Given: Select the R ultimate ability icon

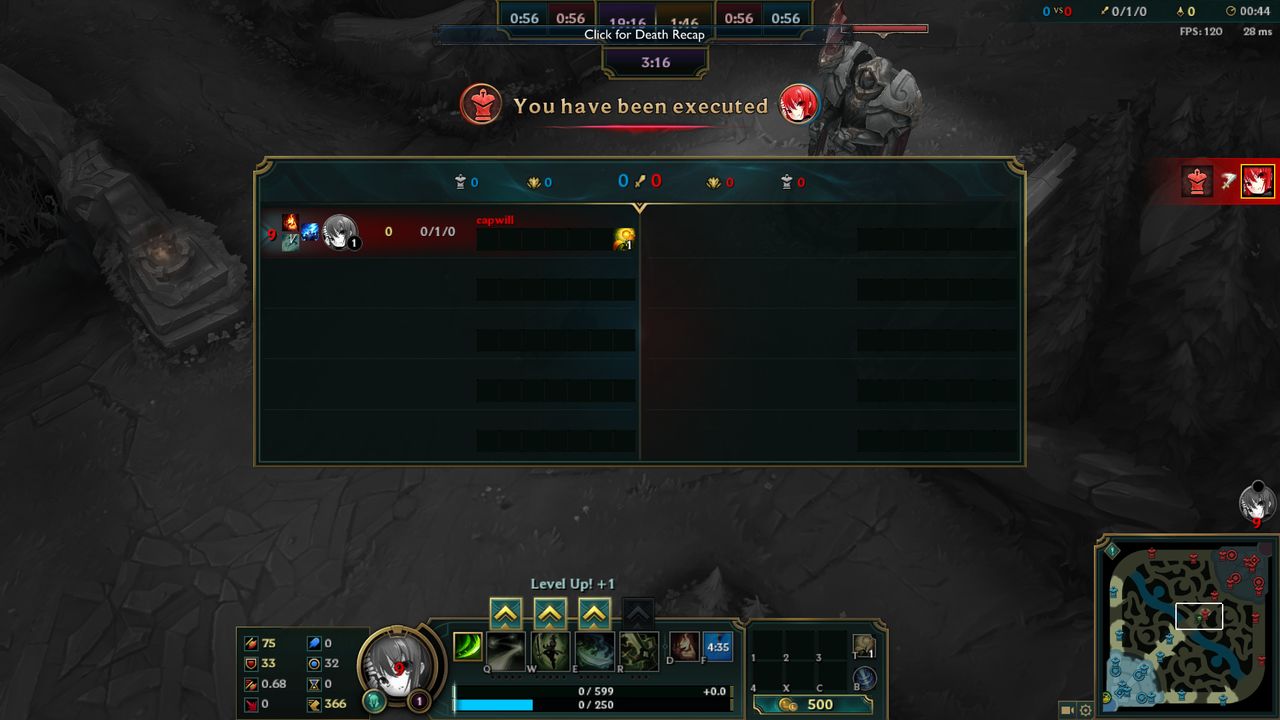Looking at the screenshot, I should click(638, 651).
